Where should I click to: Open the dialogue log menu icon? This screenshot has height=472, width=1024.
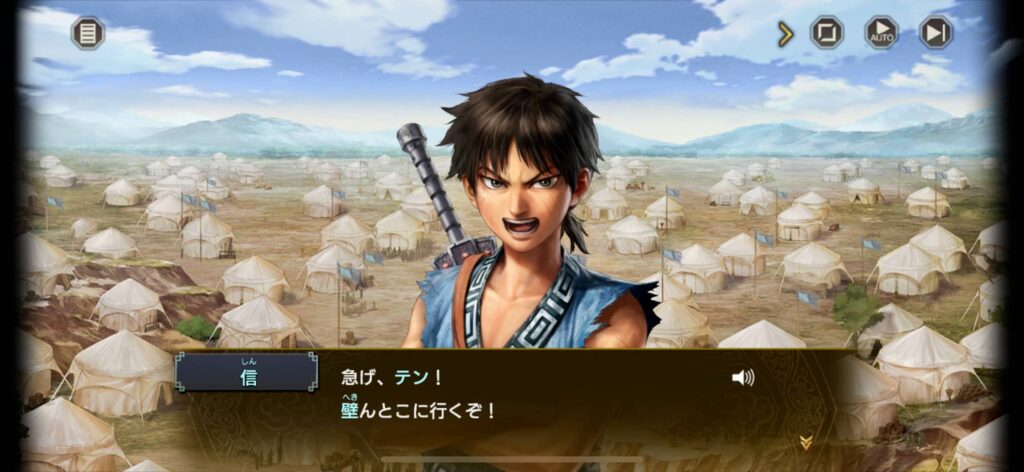[88, 33]
